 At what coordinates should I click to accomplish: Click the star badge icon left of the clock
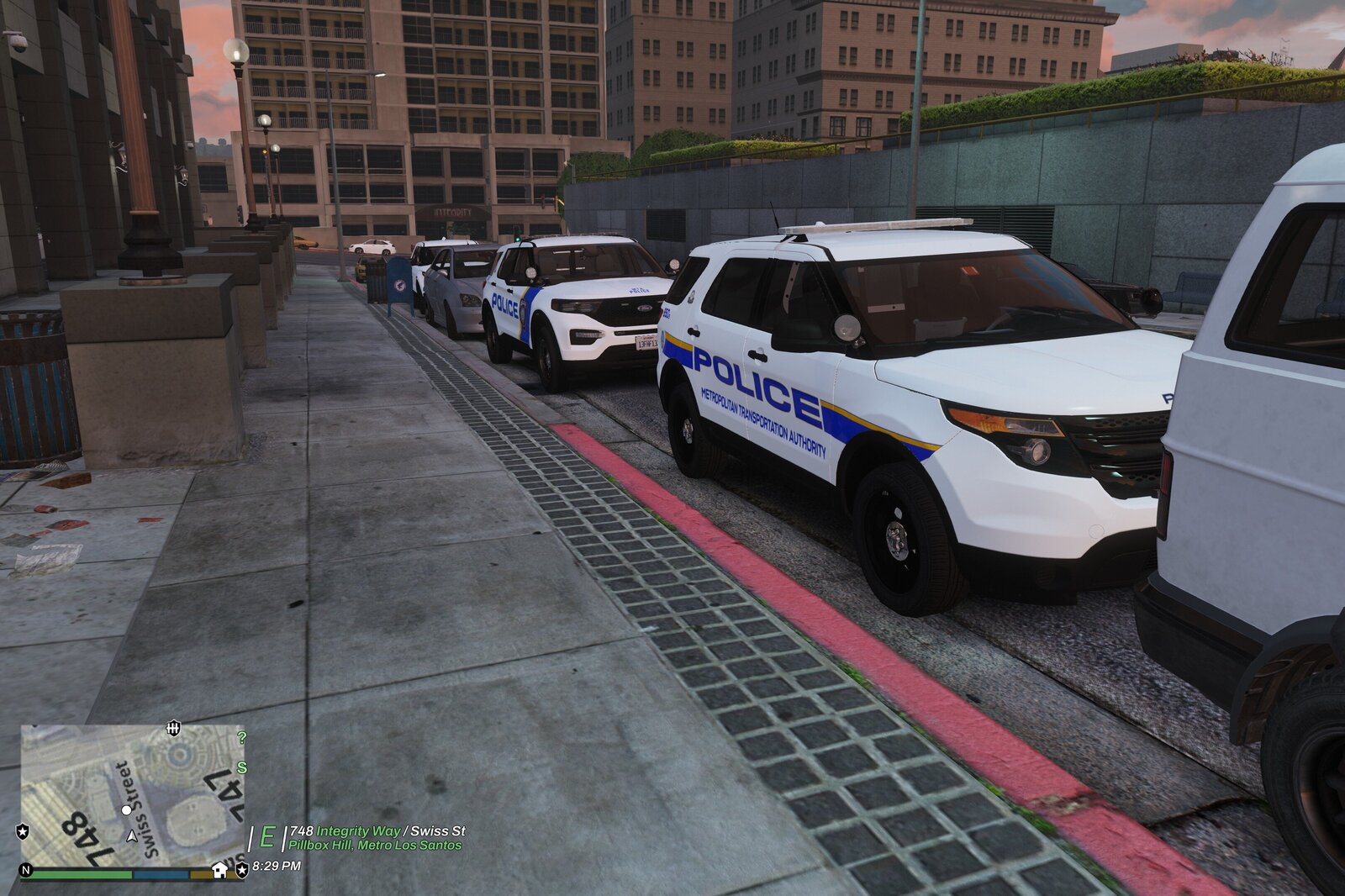pyautogui.click(x=241, y=869)
